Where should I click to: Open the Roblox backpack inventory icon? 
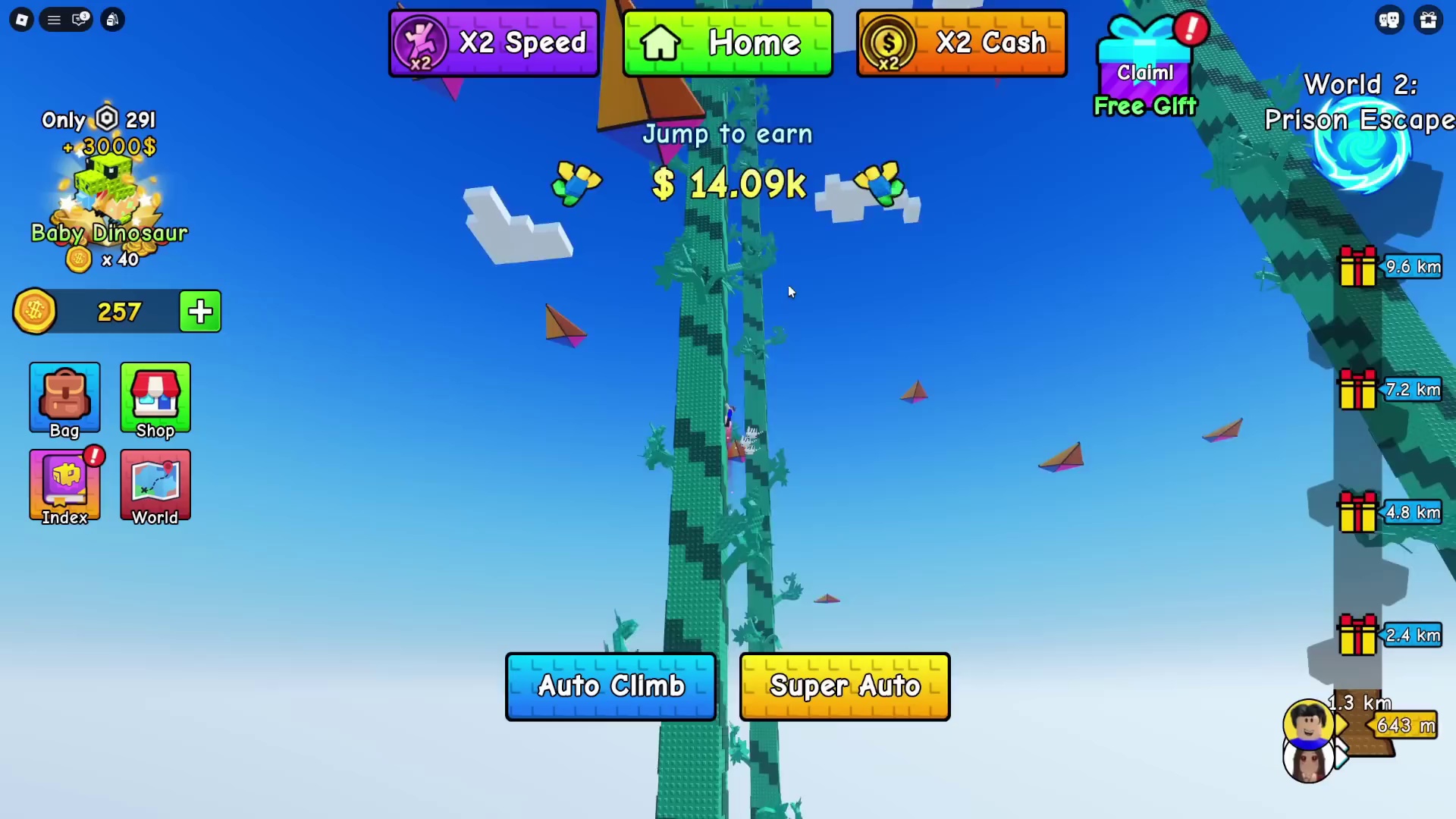[112, 20]
